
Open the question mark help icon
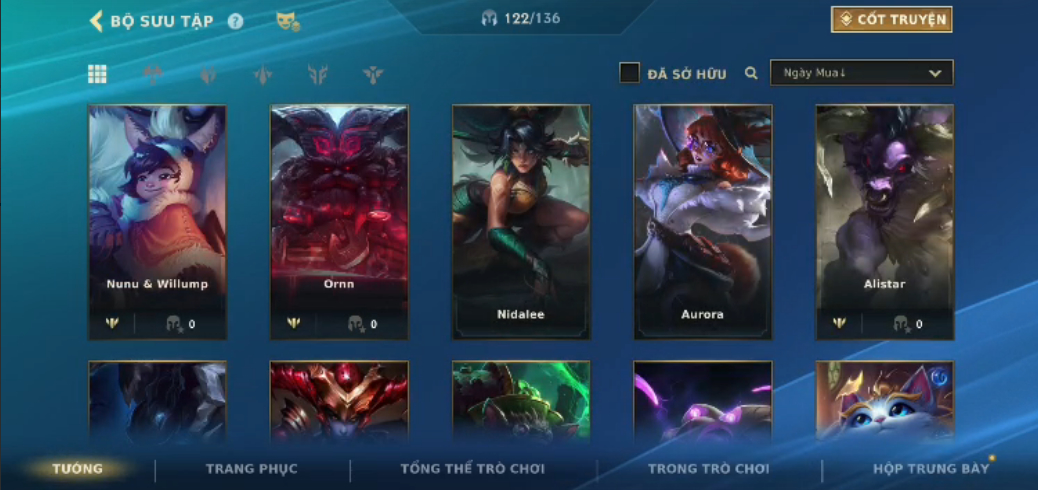[236, 21]
